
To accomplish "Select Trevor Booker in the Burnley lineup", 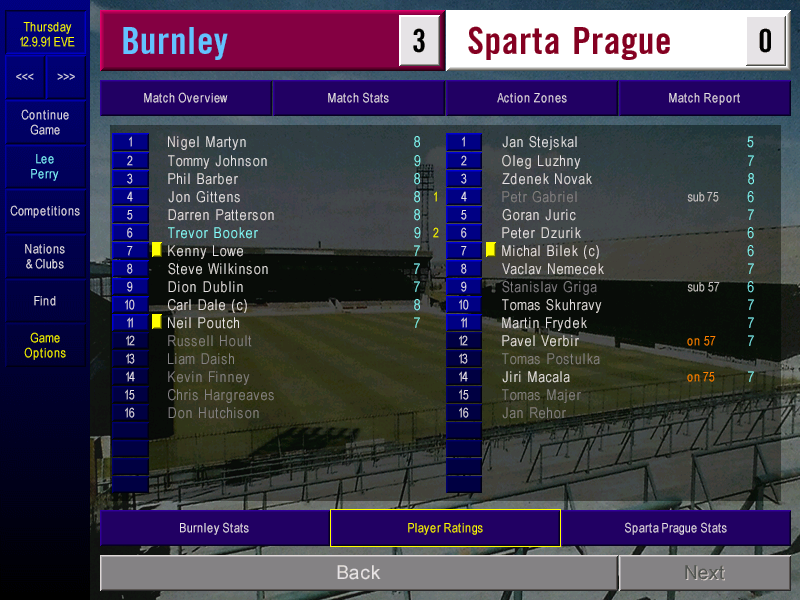I will point(212,233).
